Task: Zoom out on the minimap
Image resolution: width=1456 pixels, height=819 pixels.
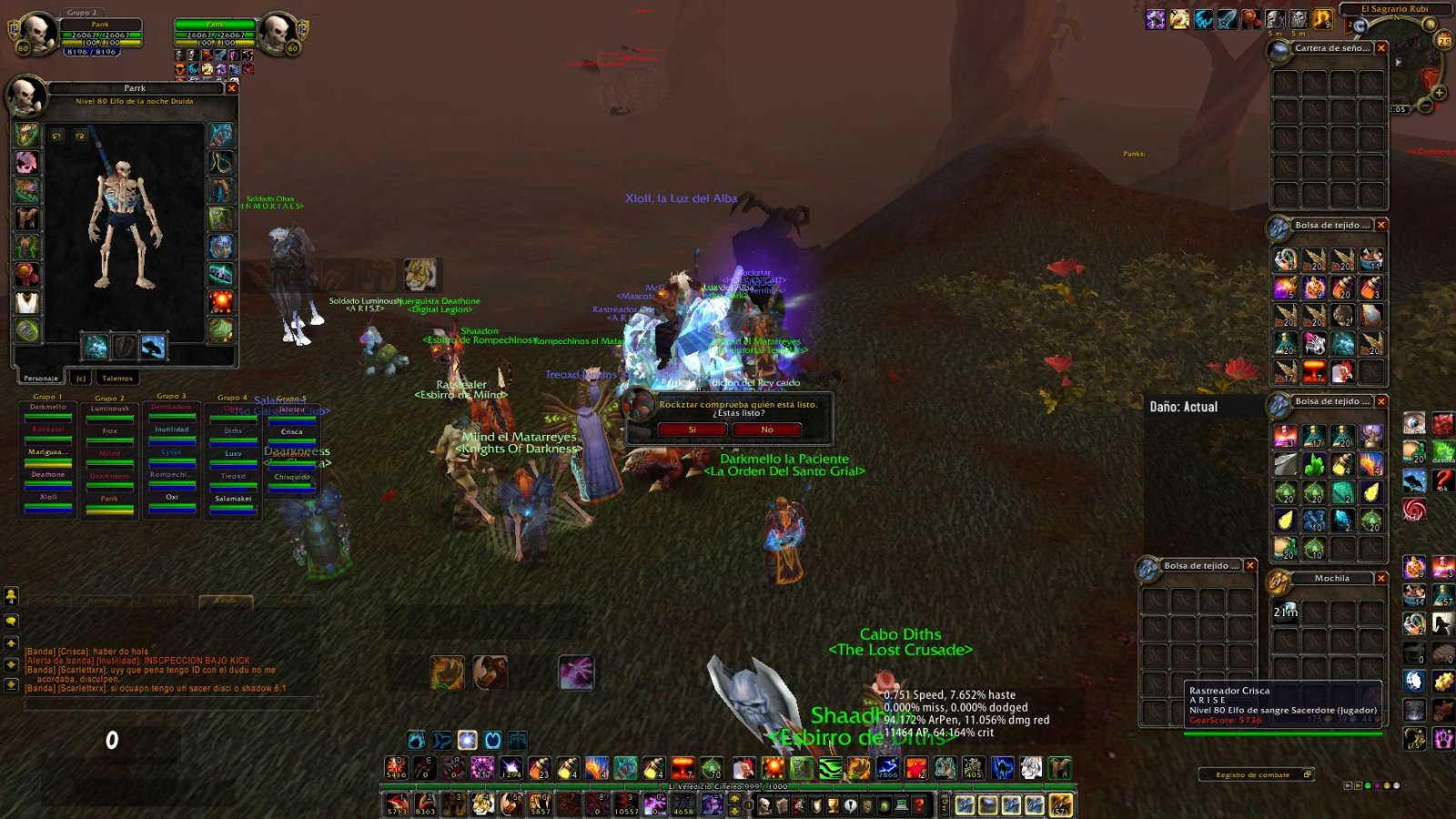Action: [x=1425, y=106]
